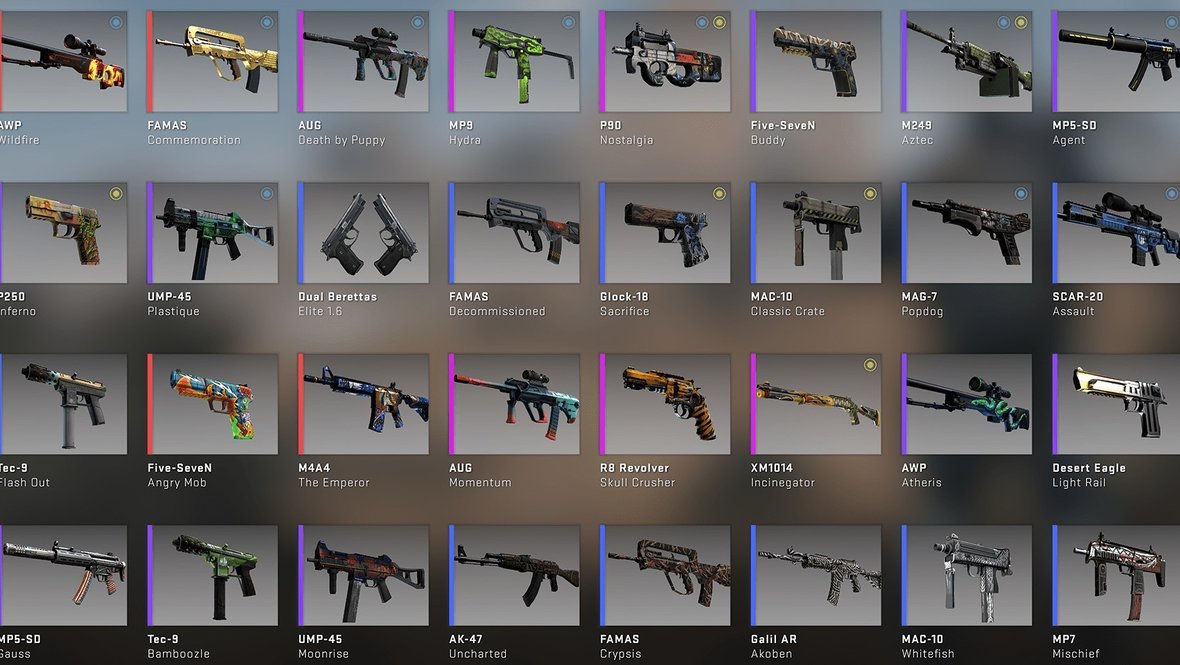Open the Dual Berettas Elite 1.6 item
The width and height of the screenshot is (1180, 665).
pos(364,232)
